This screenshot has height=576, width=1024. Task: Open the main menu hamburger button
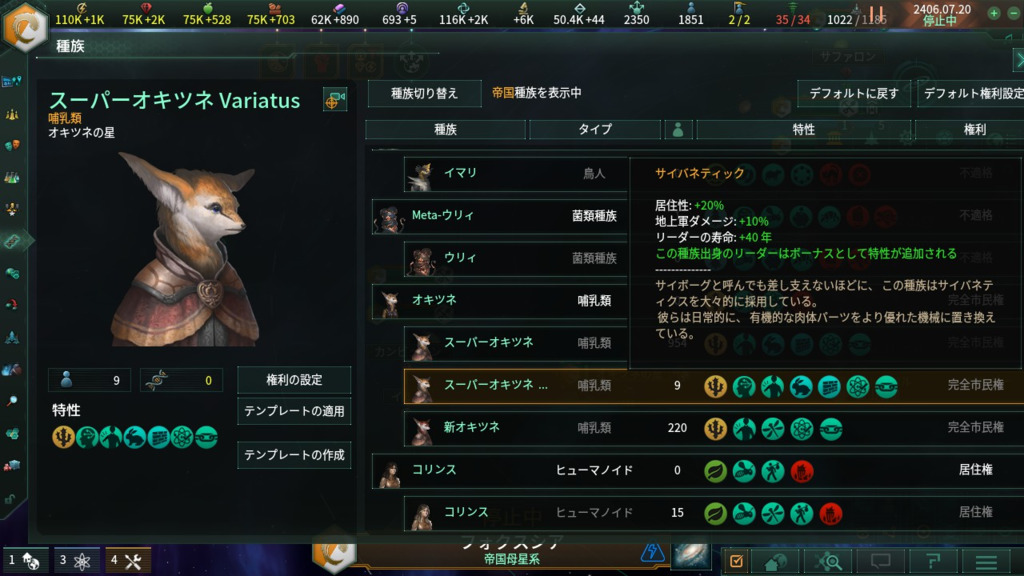[986, 562]
